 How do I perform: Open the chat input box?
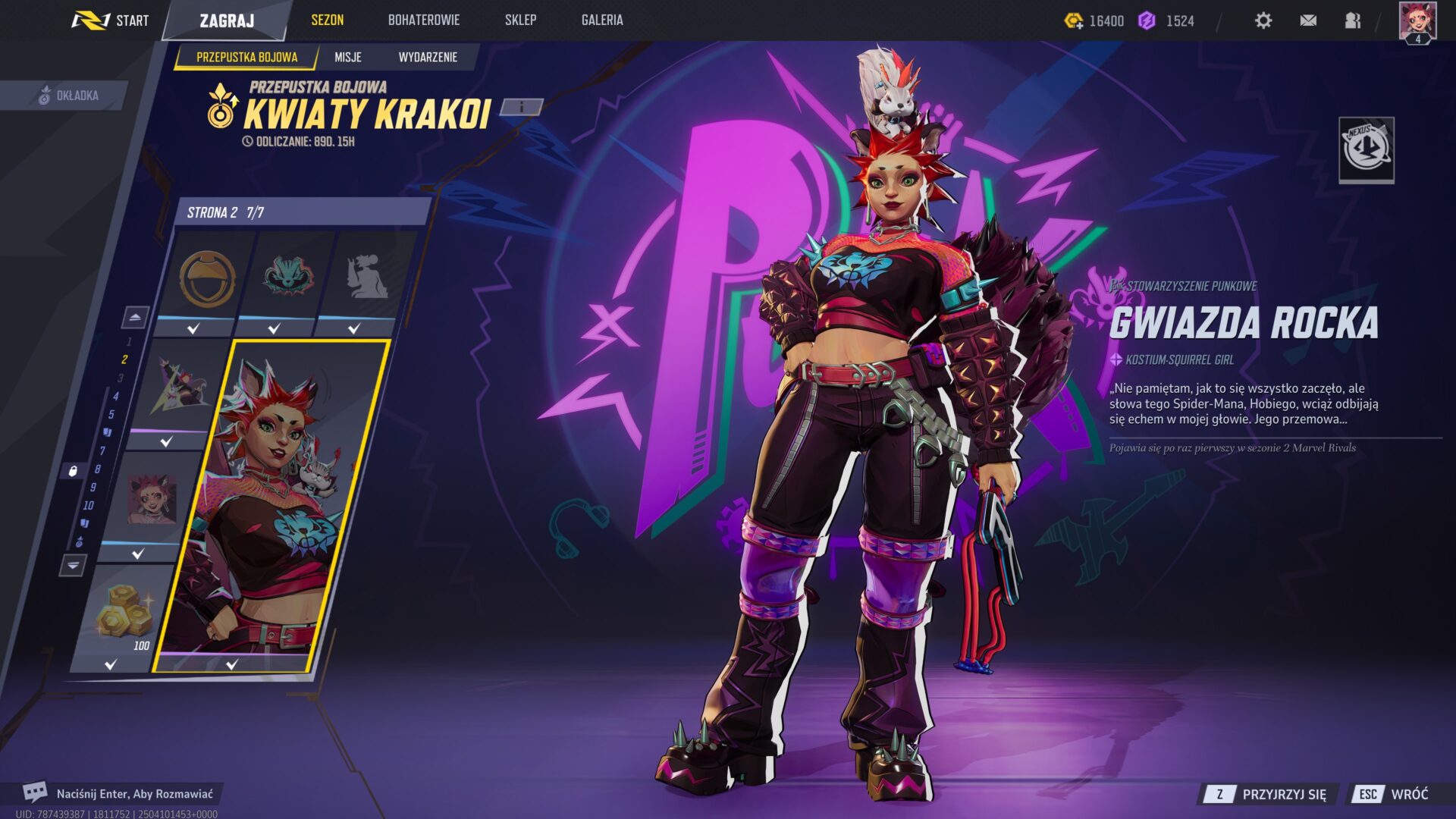pyautogui.click(x=121, y=794)
